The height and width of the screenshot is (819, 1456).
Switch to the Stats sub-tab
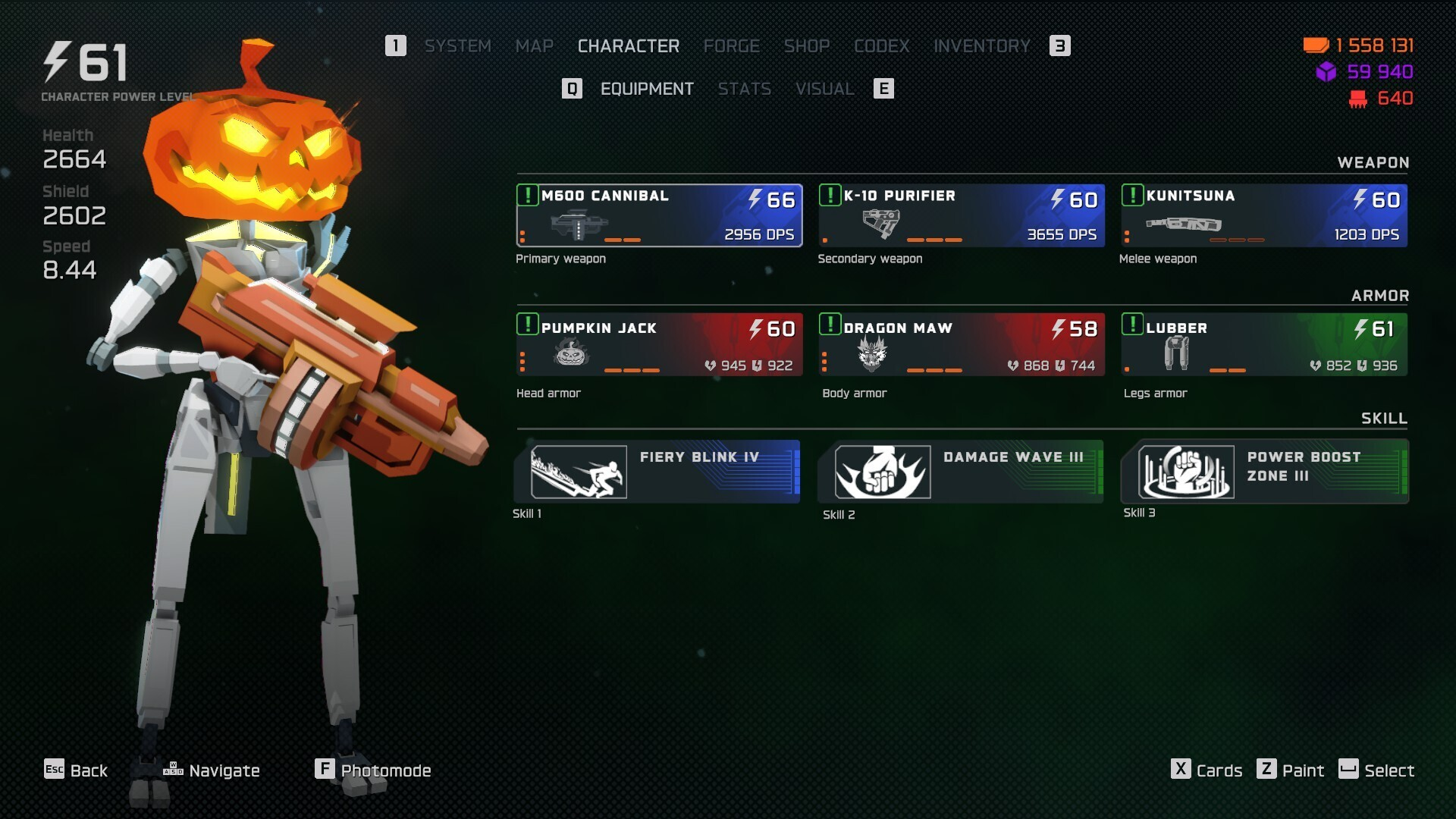[744, 89]
